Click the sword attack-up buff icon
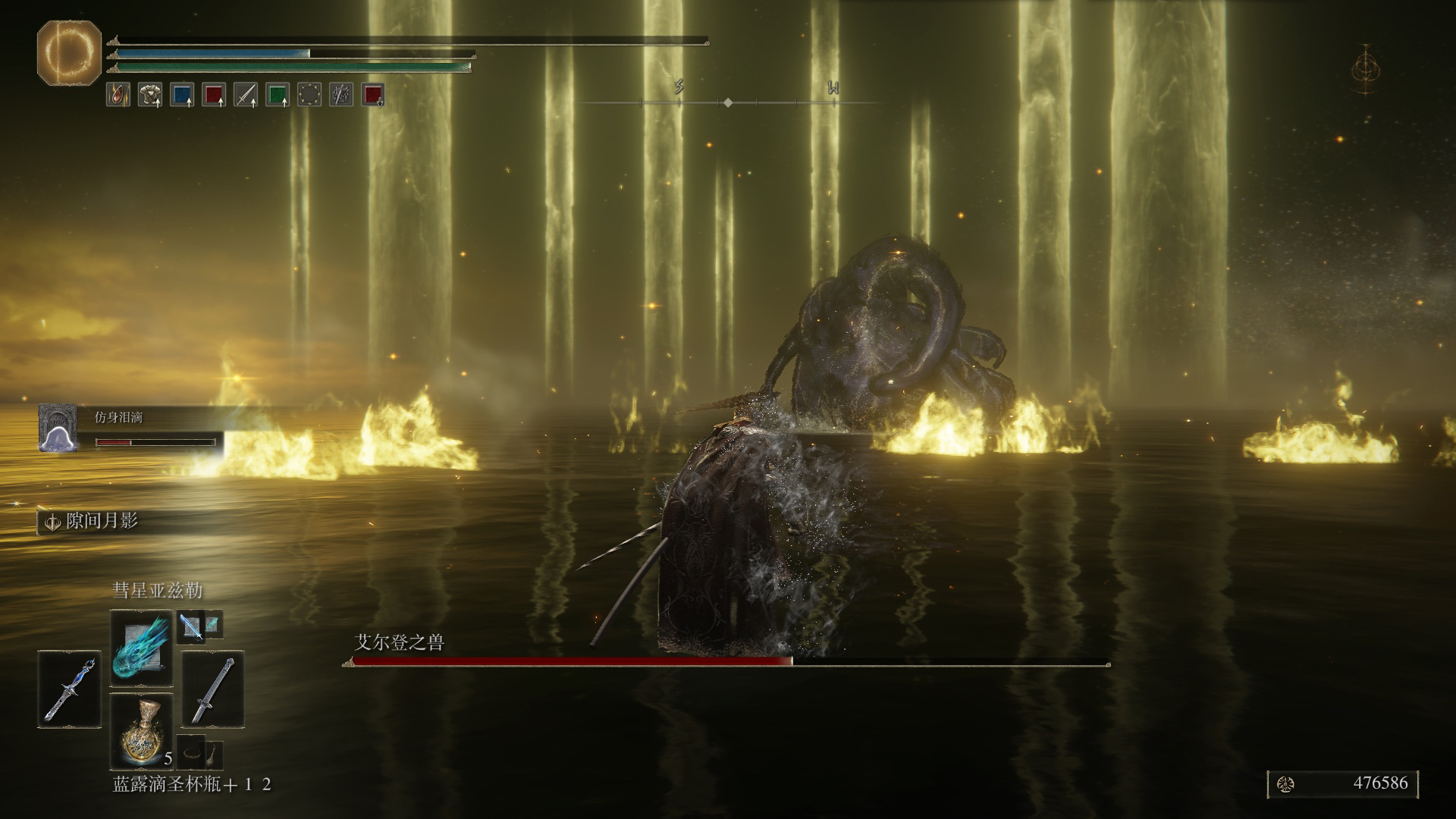 (245, 95)
